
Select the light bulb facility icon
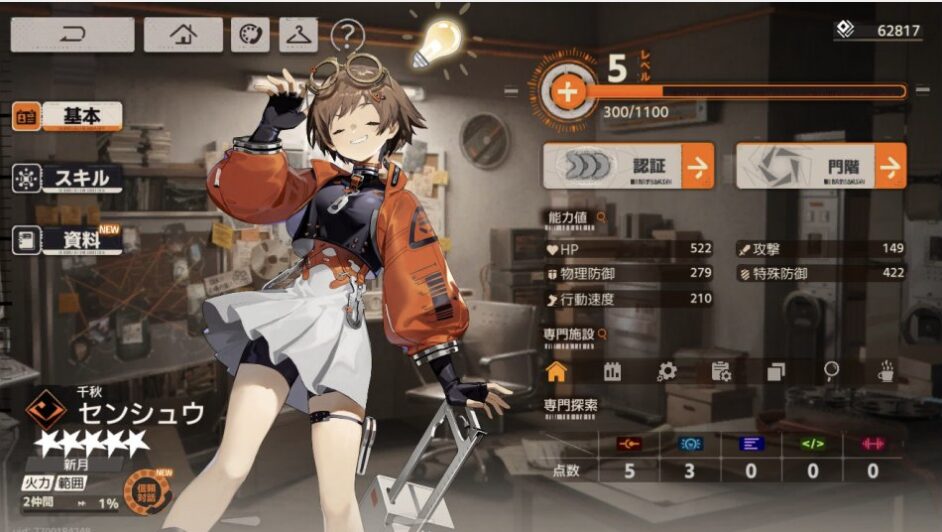(830, 371)
